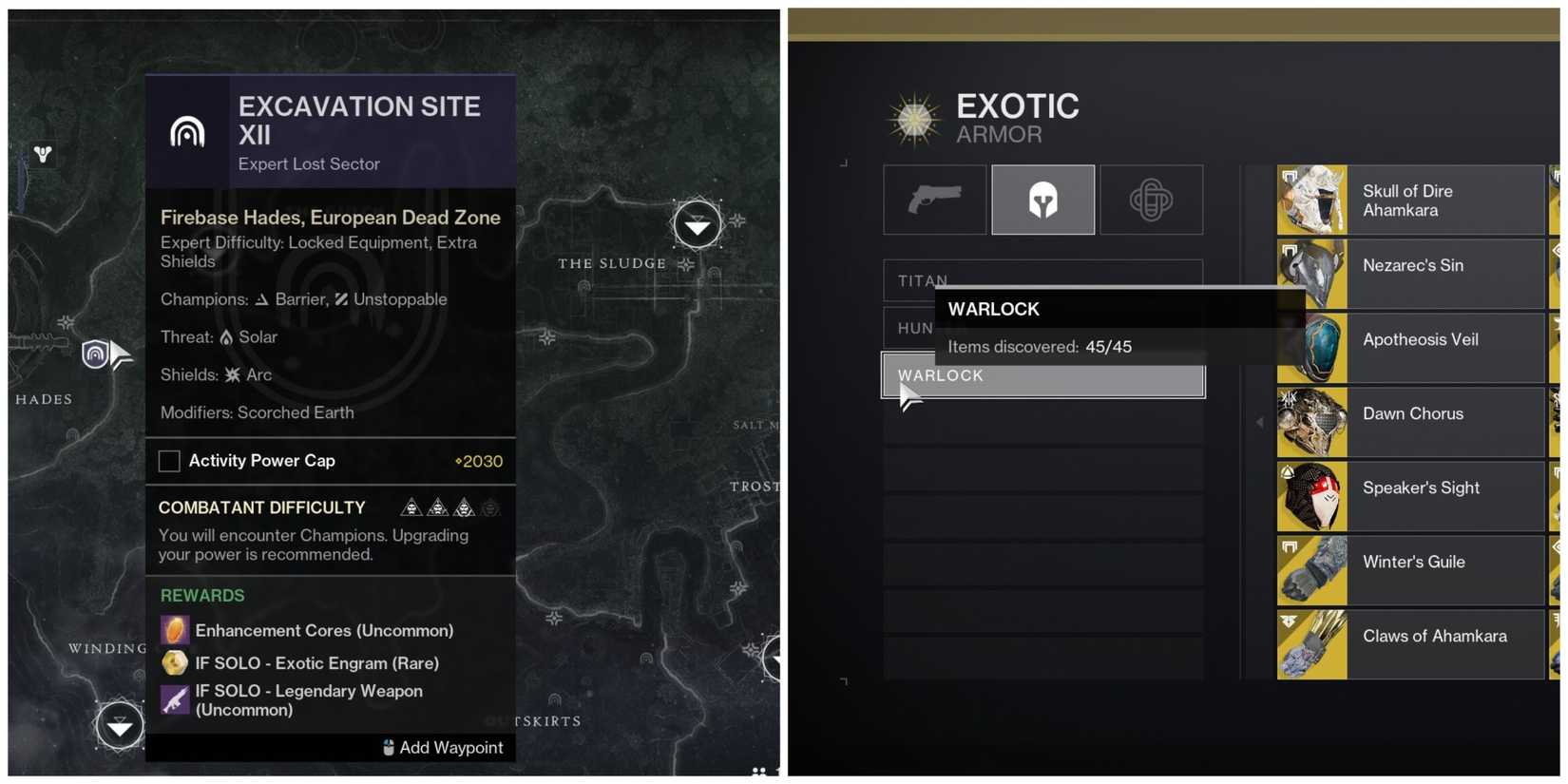Click the Add Waypoint button
Image resolution: width=1568 pixels, height=784 pixels.
(443, 748)
